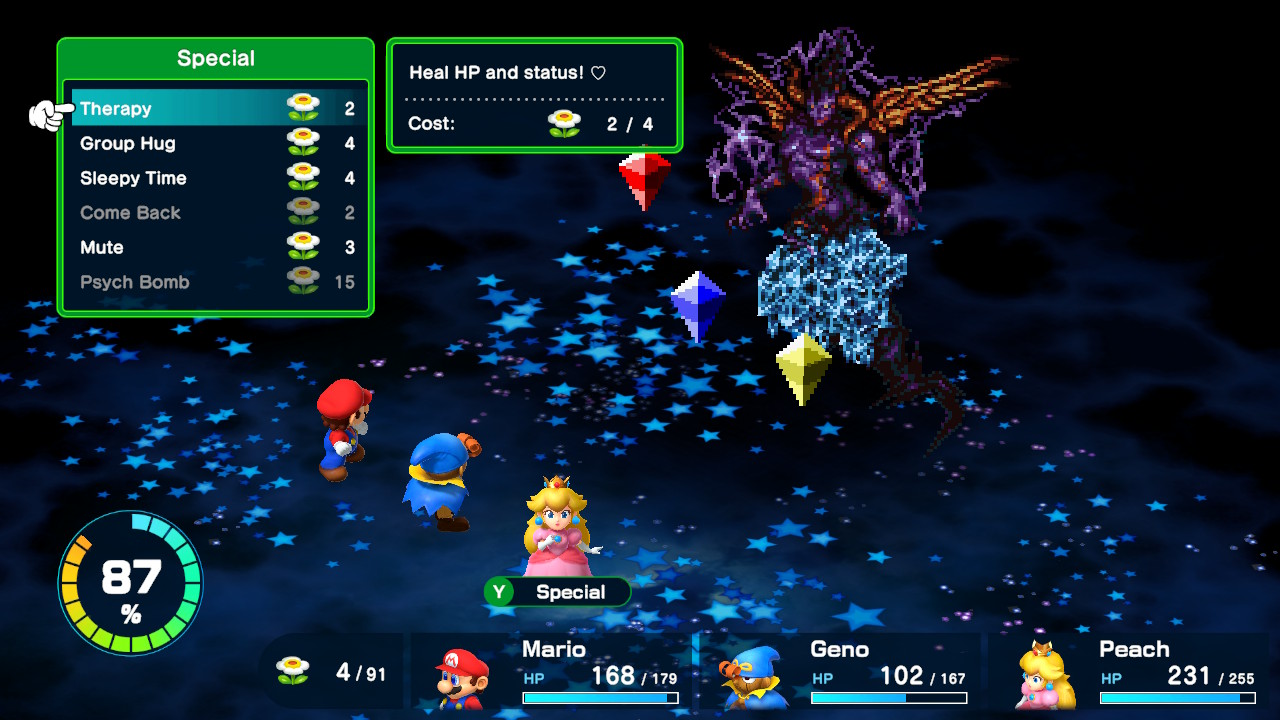The image size is (1280, 720).
Task: Choose Group Hug from the Special list
Action: [215, 143]
